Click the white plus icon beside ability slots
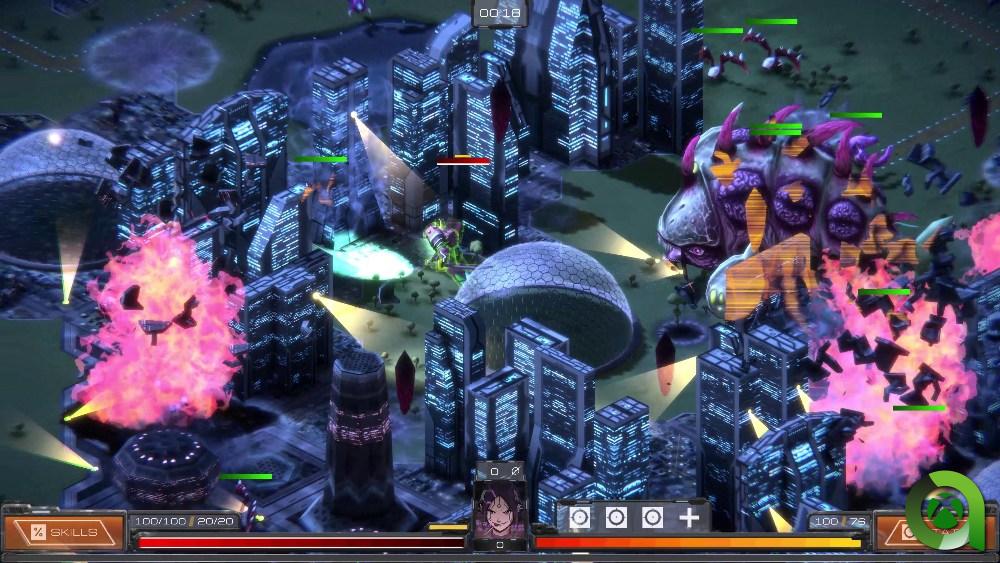Viewport: 1000px width, 563px height. point(689,517)
